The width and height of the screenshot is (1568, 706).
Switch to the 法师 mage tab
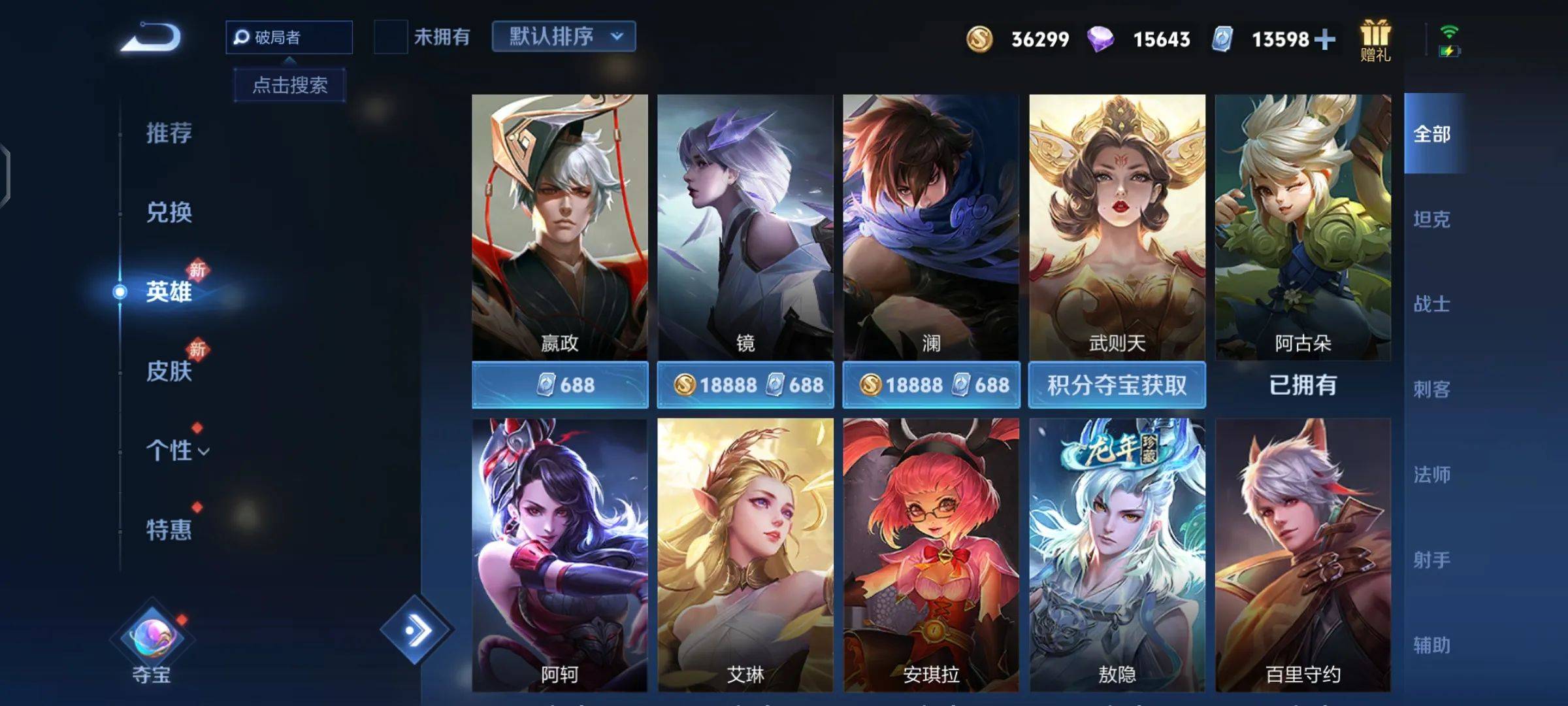pyautogui.click(x=1431, y=475)
